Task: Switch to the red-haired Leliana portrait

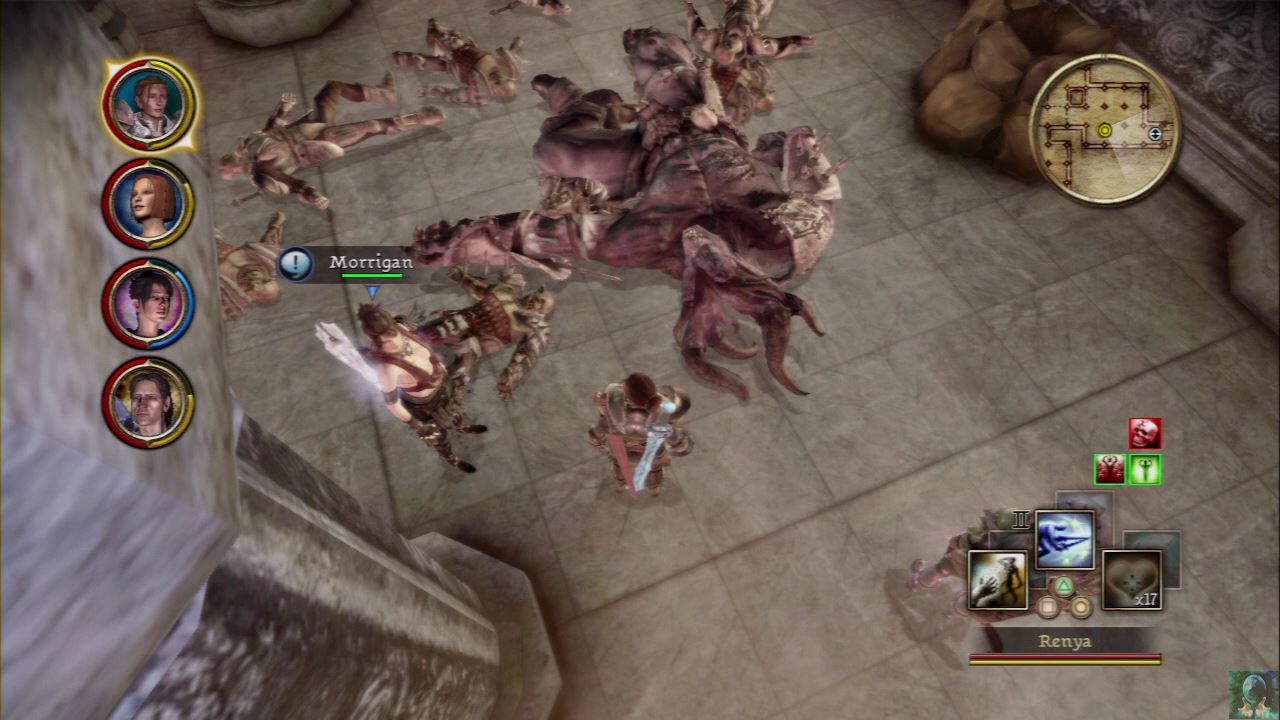Action: tap(148, 203)
